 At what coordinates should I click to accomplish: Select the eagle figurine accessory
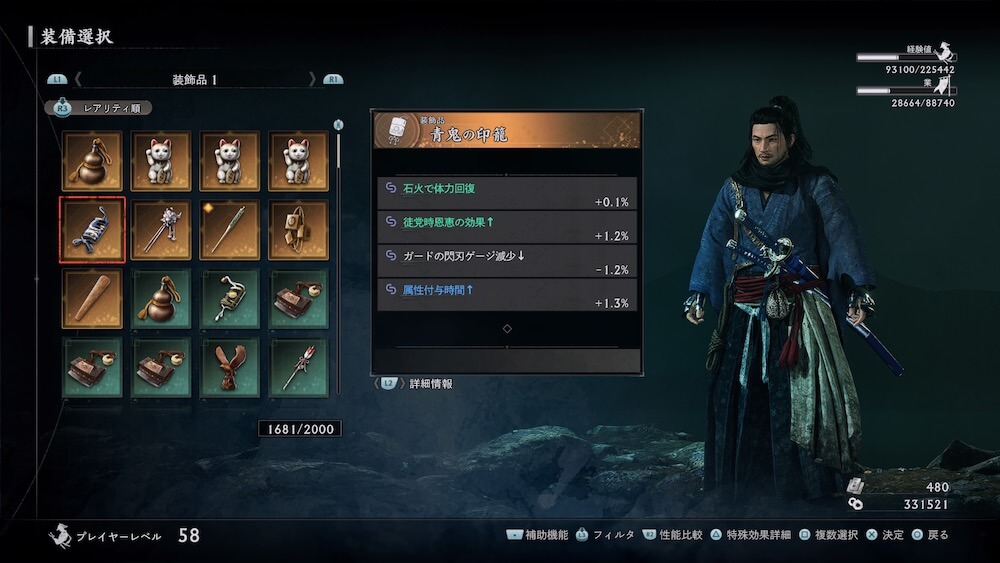coord(230,367)
